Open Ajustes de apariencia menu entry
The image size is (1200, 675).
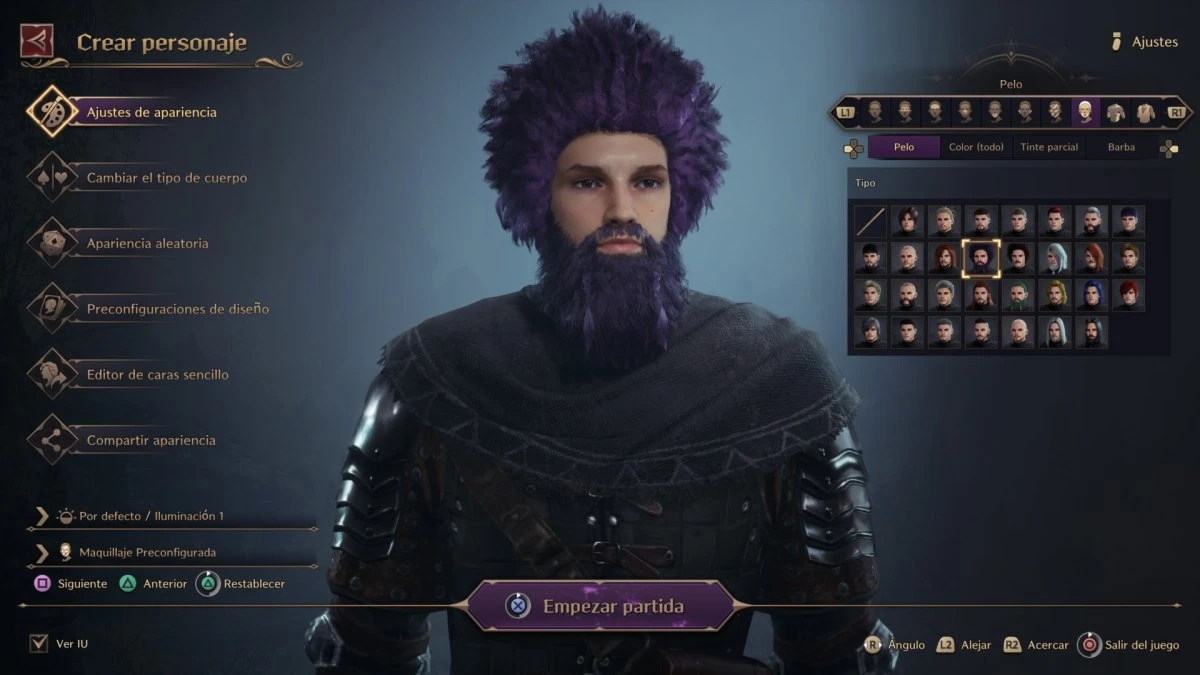[151, 112]
